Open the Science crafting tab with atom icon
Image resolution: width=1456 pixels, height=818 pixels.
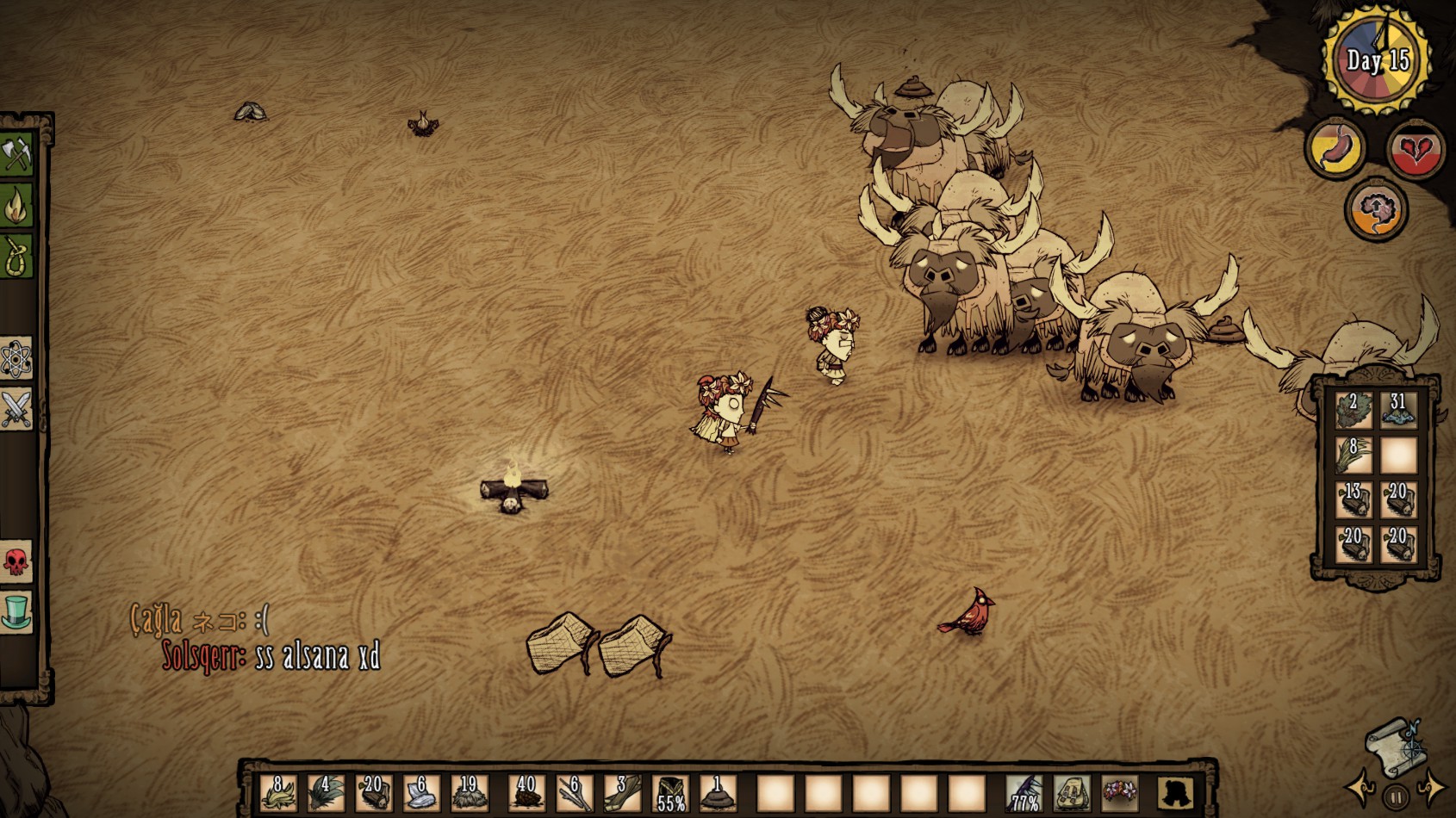(x=16, y=358)
